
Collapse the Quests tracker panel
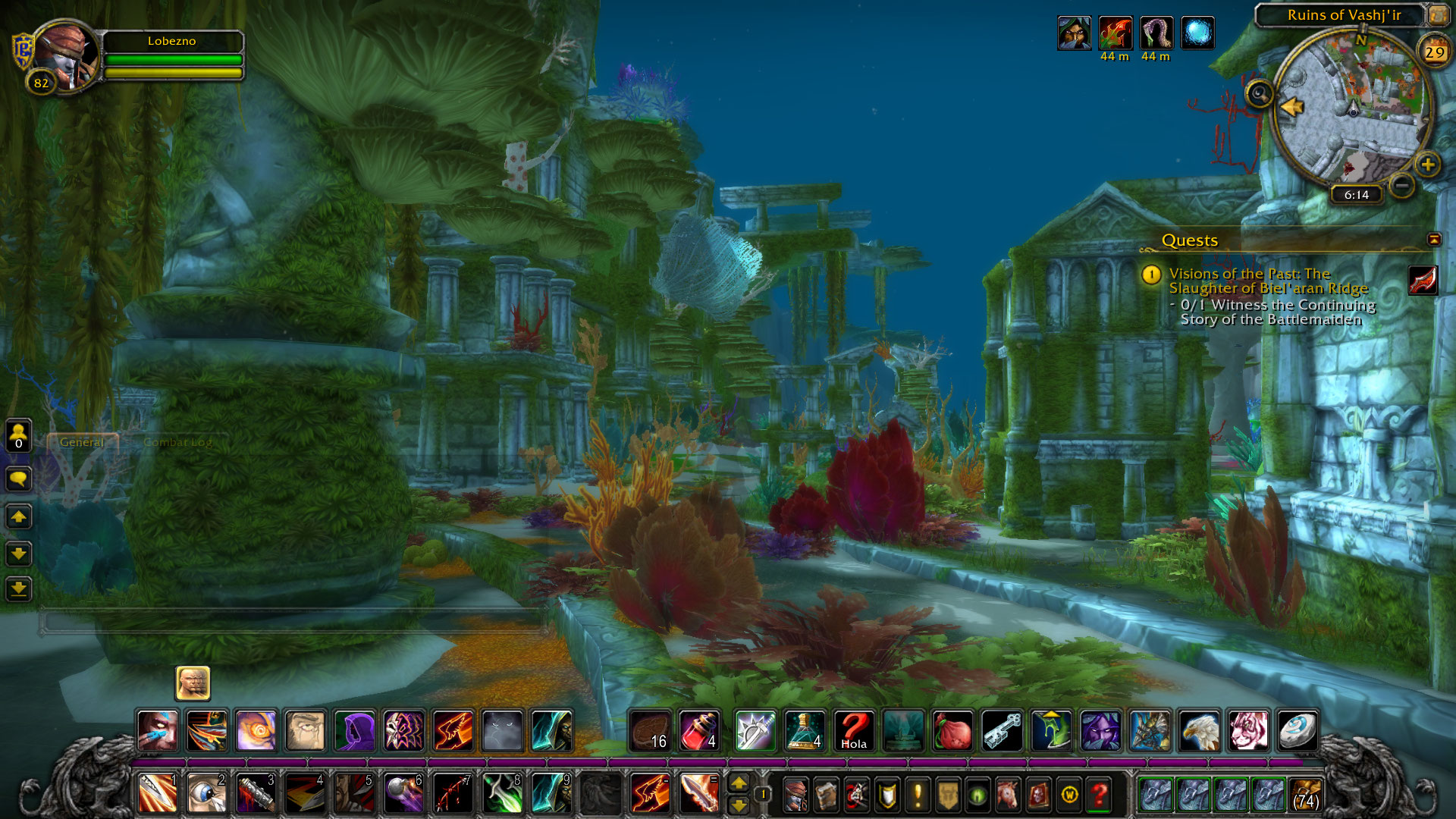1433,240
